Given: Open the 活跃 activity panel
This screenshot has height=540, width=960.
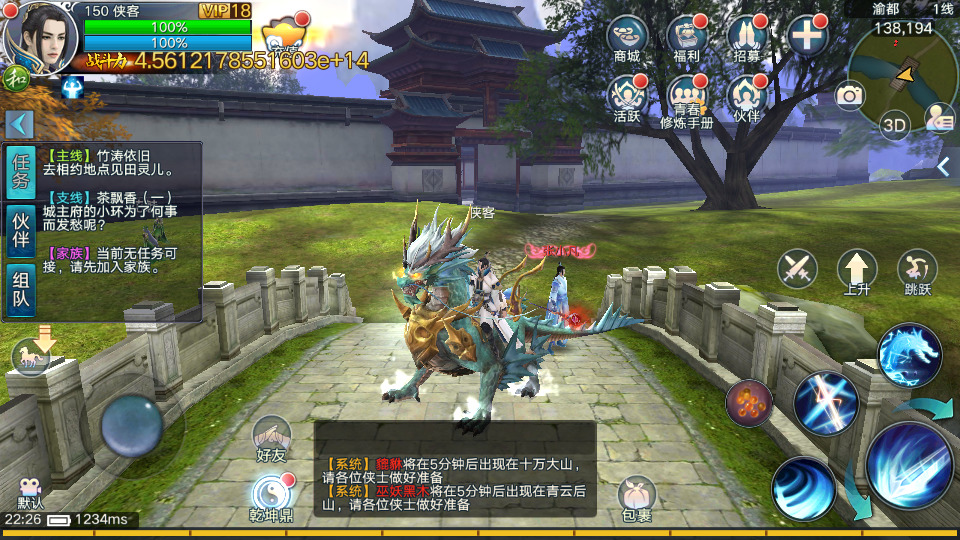Looking at the screenshot, I should [x=627, y=97].
